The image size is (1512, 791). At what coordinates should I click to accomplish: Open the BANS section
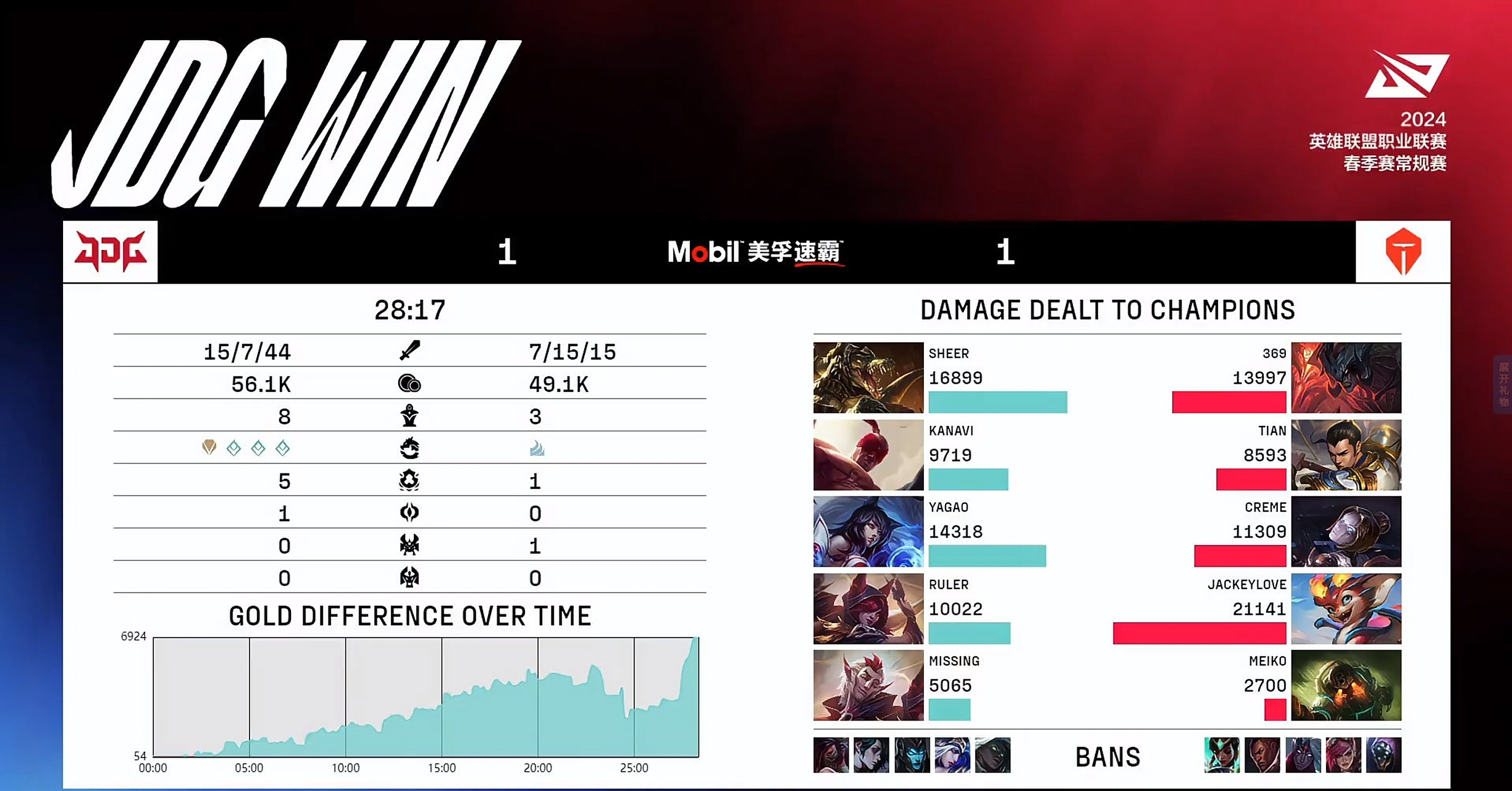(x=1107, y=755)
